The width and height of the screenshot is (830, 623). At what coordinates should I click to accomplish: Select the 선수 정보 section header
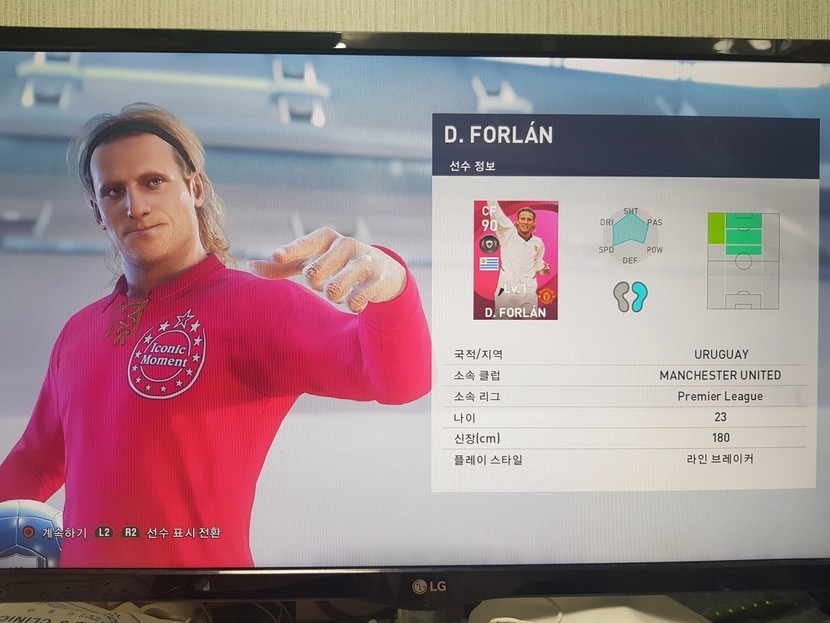pyautogui.click(x=472, y=166)
